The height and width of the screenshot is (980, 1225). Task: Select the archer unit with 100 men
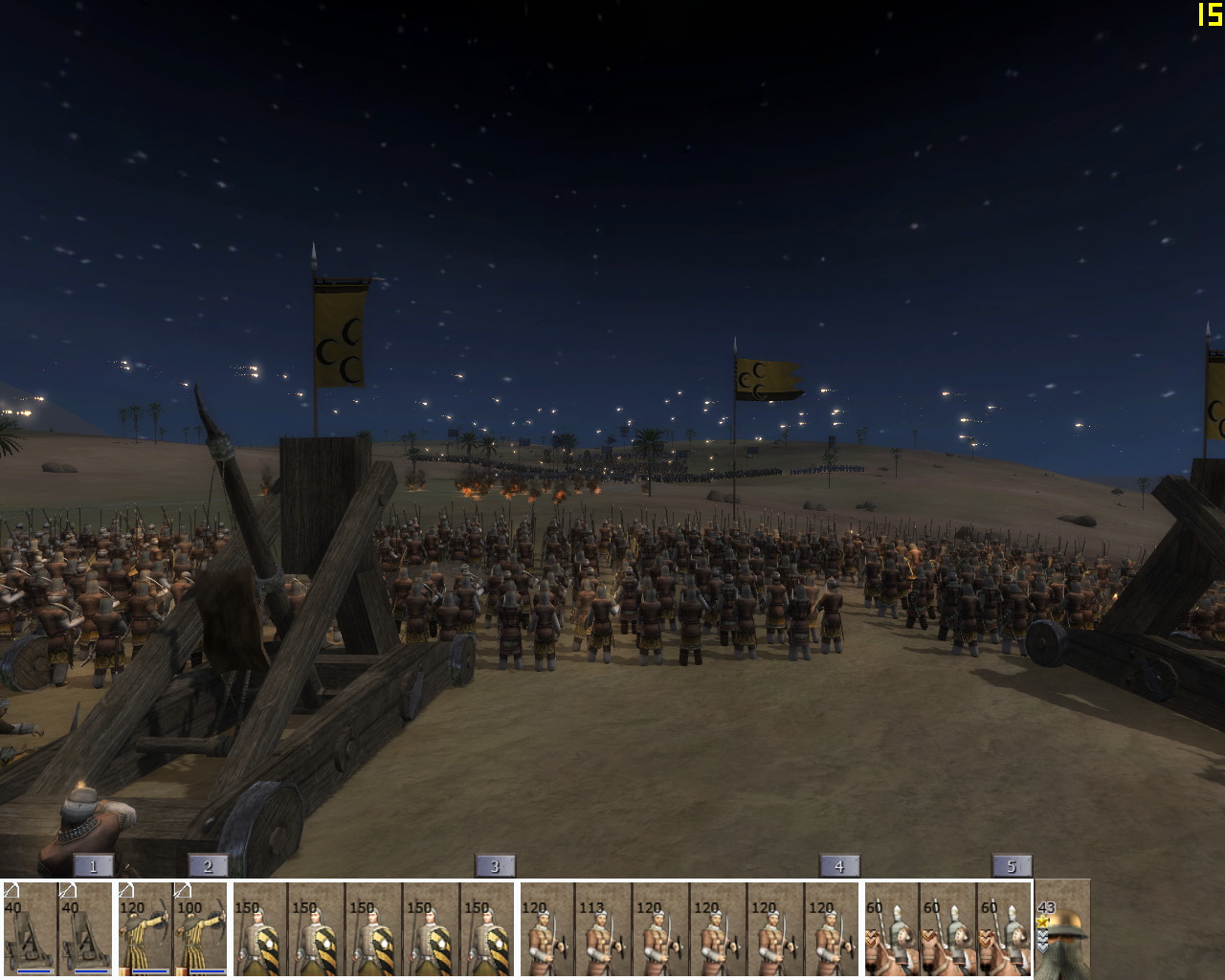pyautogui.click(x=201, y=928)
